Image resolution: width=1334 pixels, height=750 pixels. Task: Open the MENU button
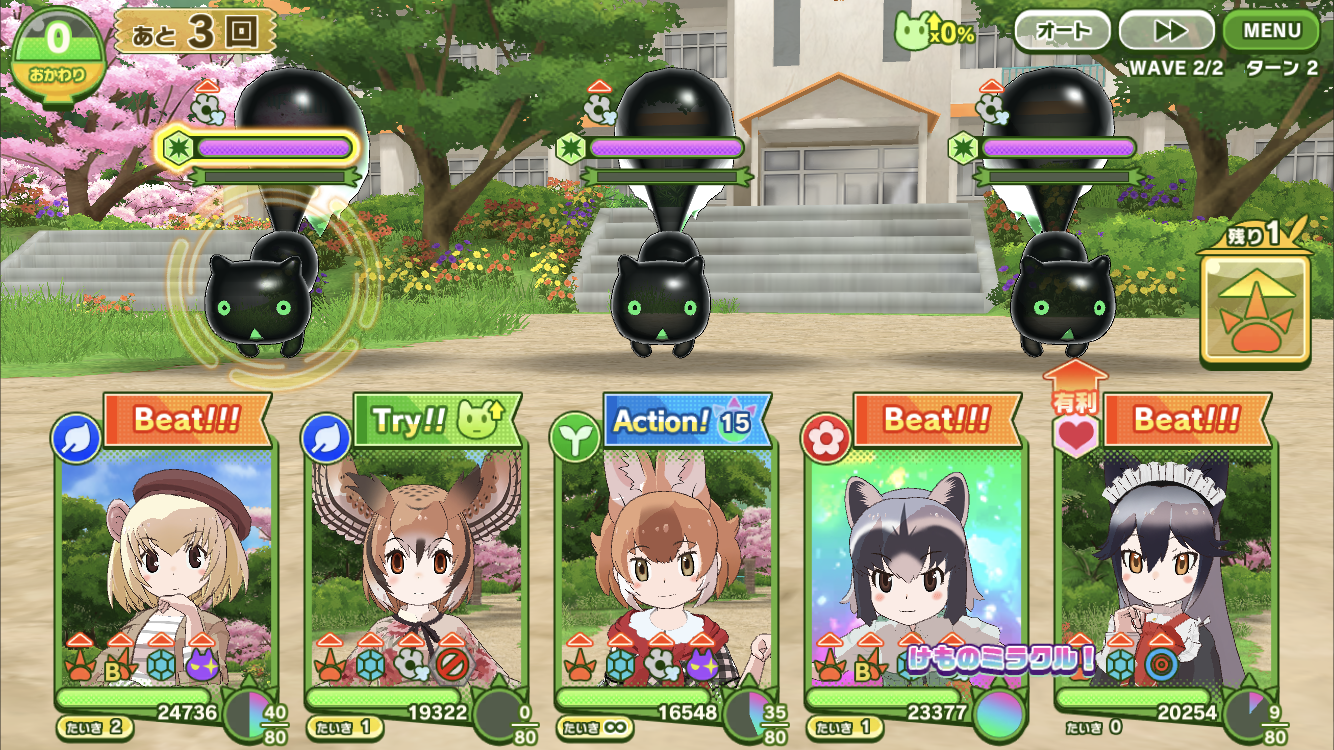(1271, 30)
